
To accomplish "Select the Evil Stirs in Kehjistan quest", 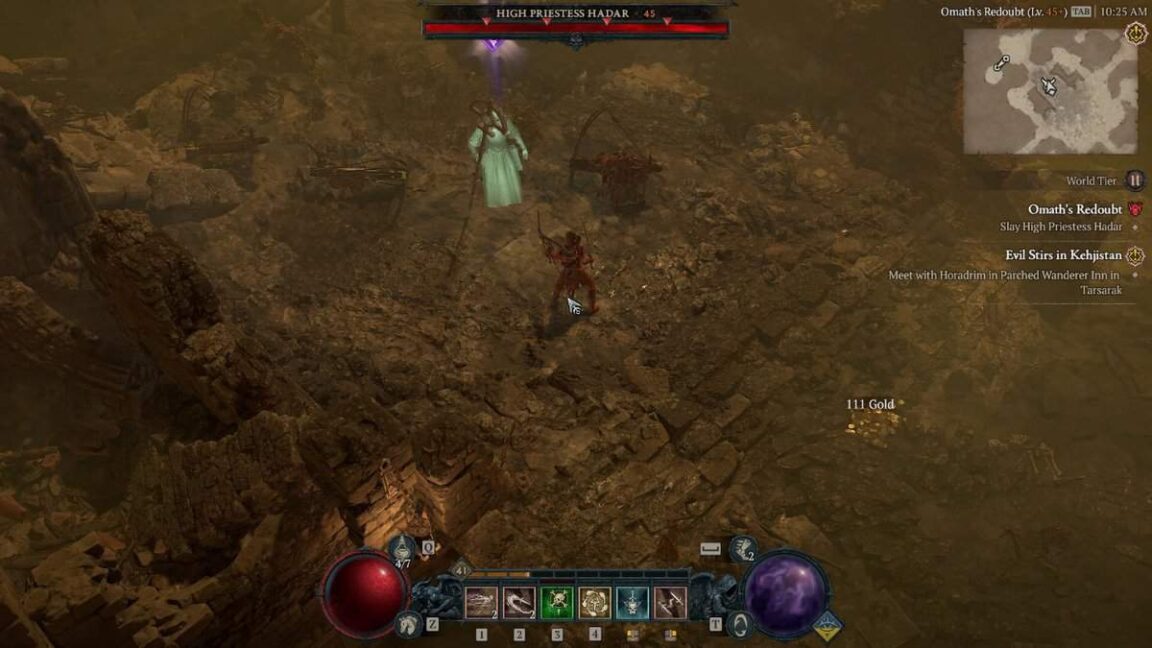I will point(1063,255).
